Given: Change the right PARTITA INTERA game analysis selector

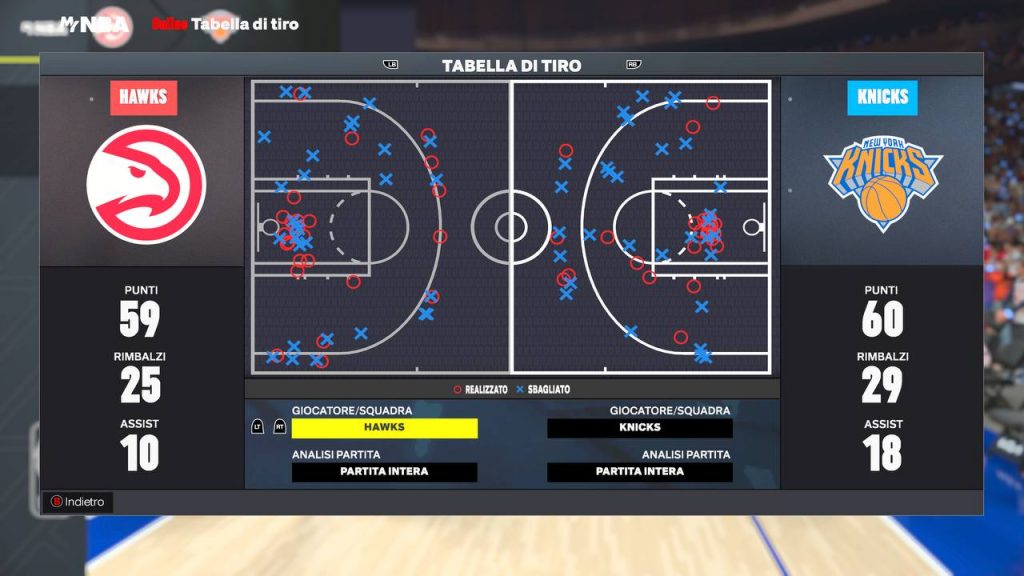Looking at the screenshot, I should click(x=640, y=472).
